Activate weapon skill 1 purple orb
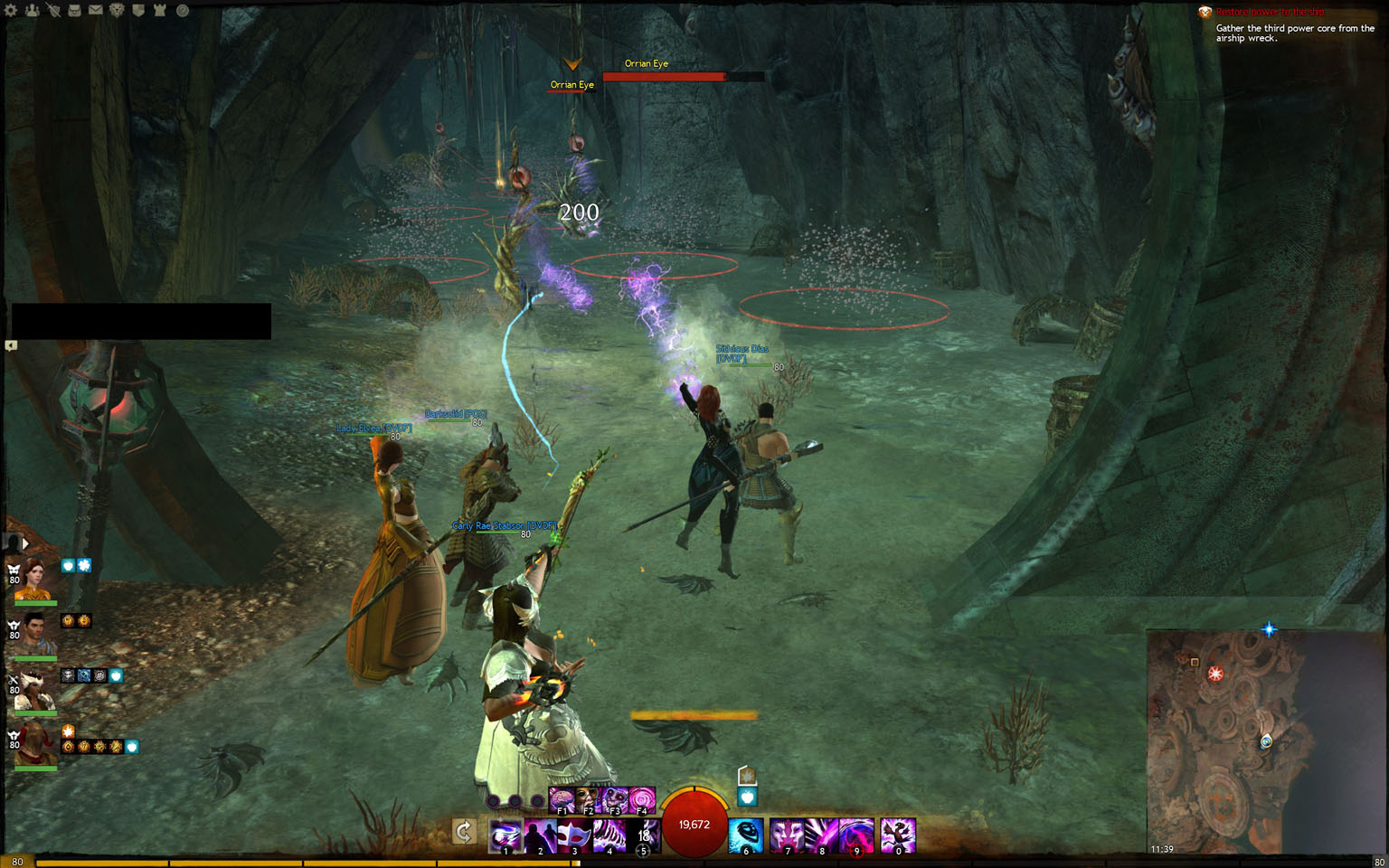The height and width of the screenshot is (868, 1389). 506,835
